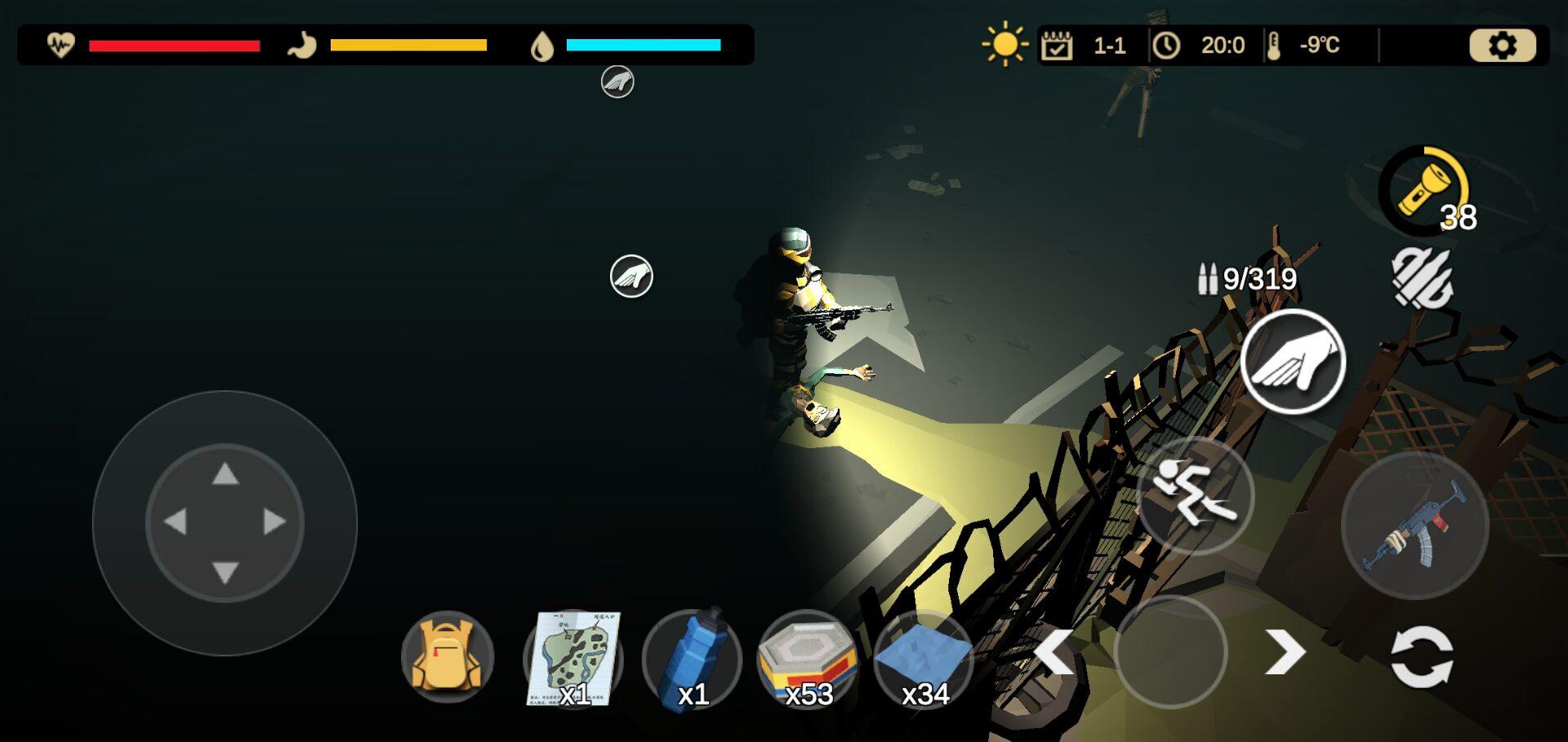
Task: Fire the assault rifle weapon button
Action: click(x=1414, y=525)
